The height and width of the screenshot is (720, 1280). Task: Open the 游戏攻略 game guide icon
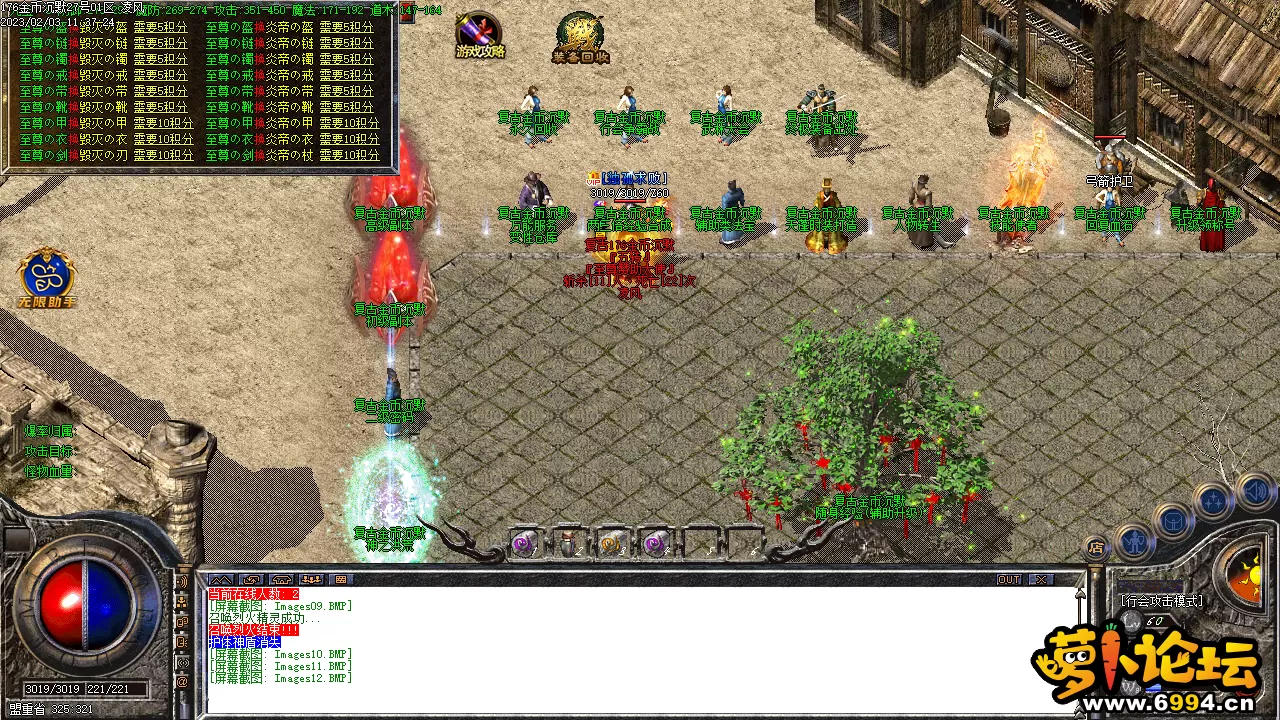(x=480, y=34)
